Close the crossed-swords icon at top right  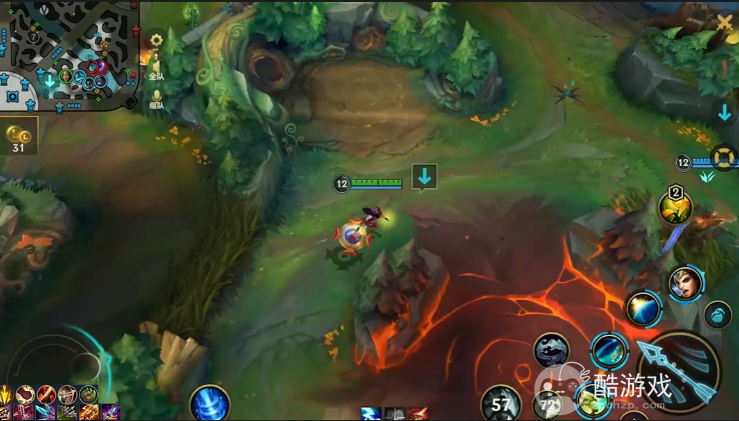coord(724,22)
